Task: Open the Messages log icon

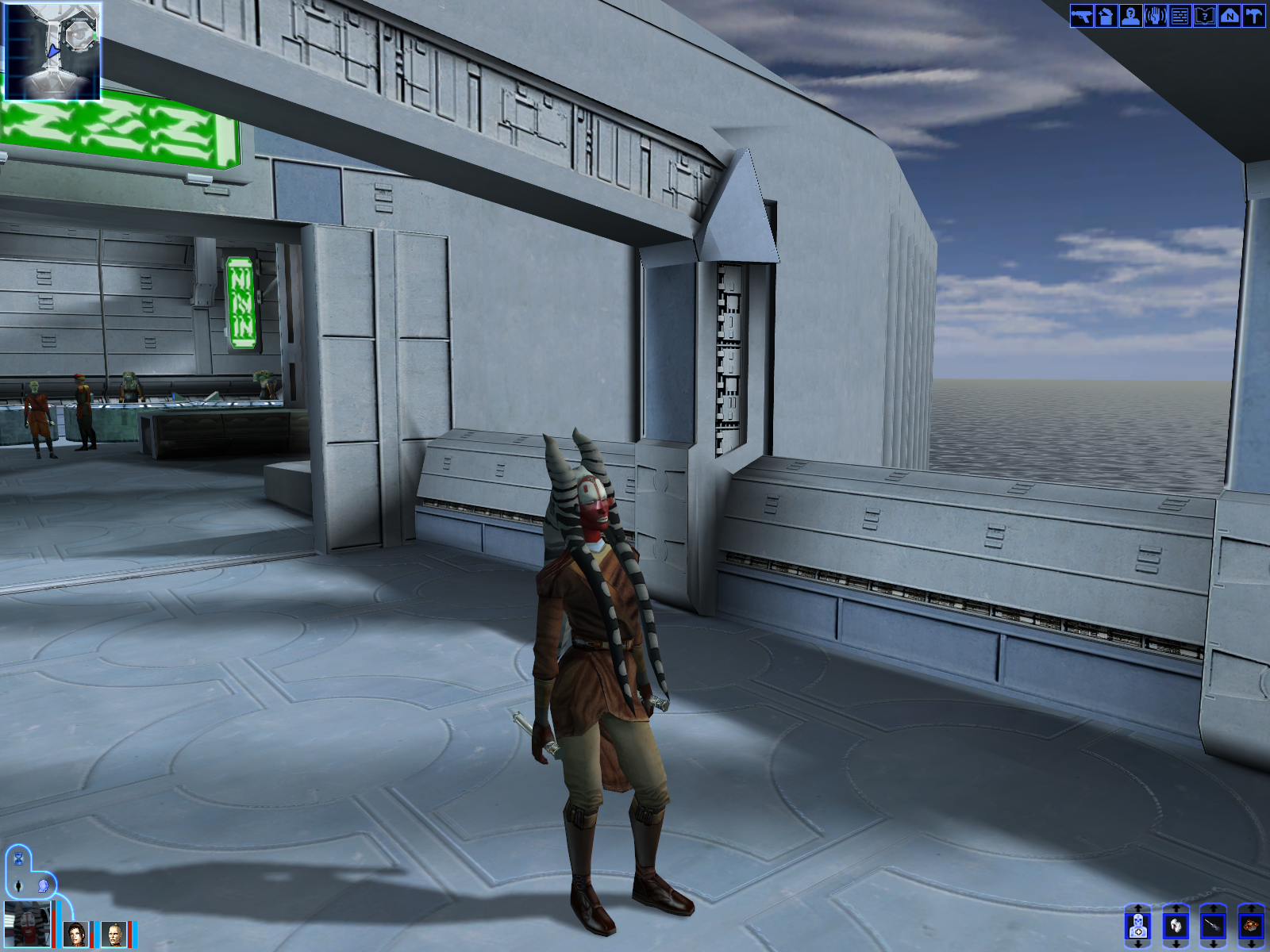Action: (1180, 15)
